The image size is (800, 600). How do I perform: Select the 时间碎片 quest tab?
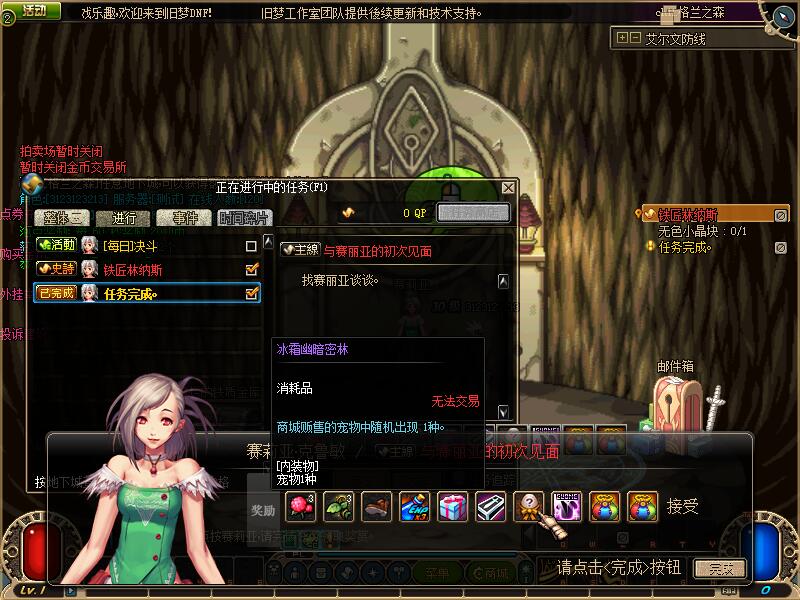pyautogui.click(x=244, y=217)
